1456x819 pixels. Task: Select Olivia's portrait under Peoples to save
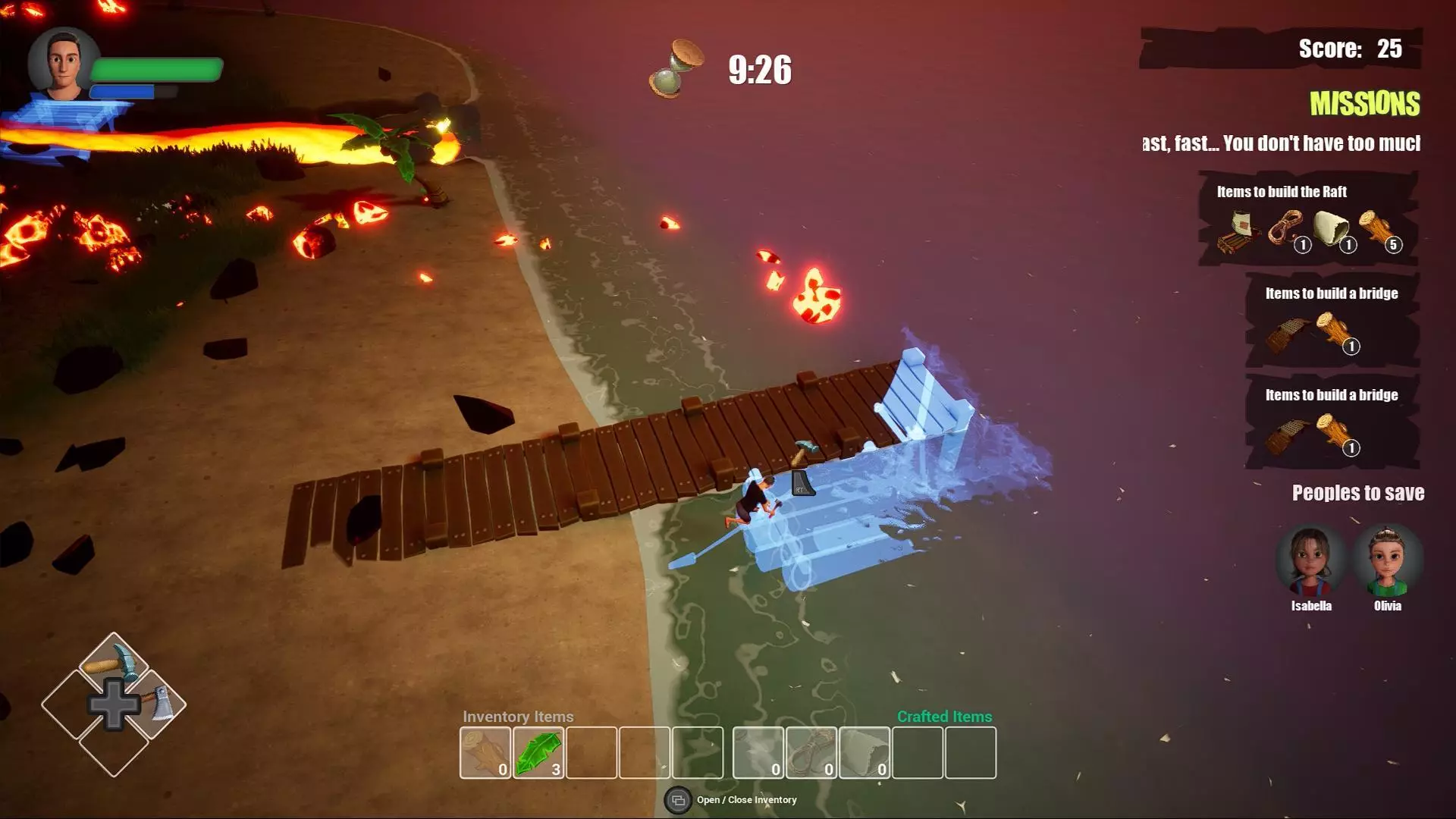(1387, 562)
